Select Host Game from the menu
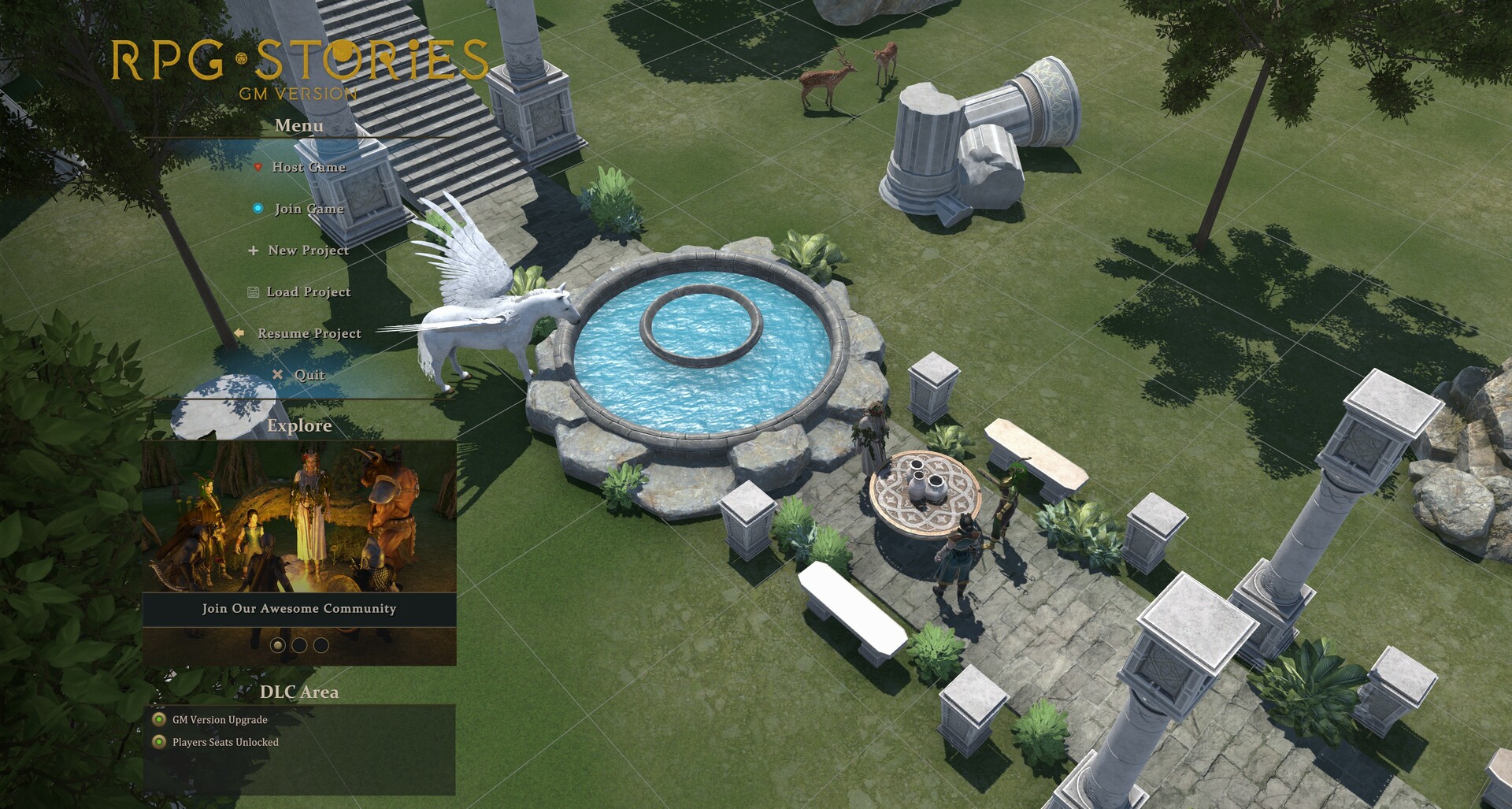This screenshot has height=809, width=1512. click(308, 167)
